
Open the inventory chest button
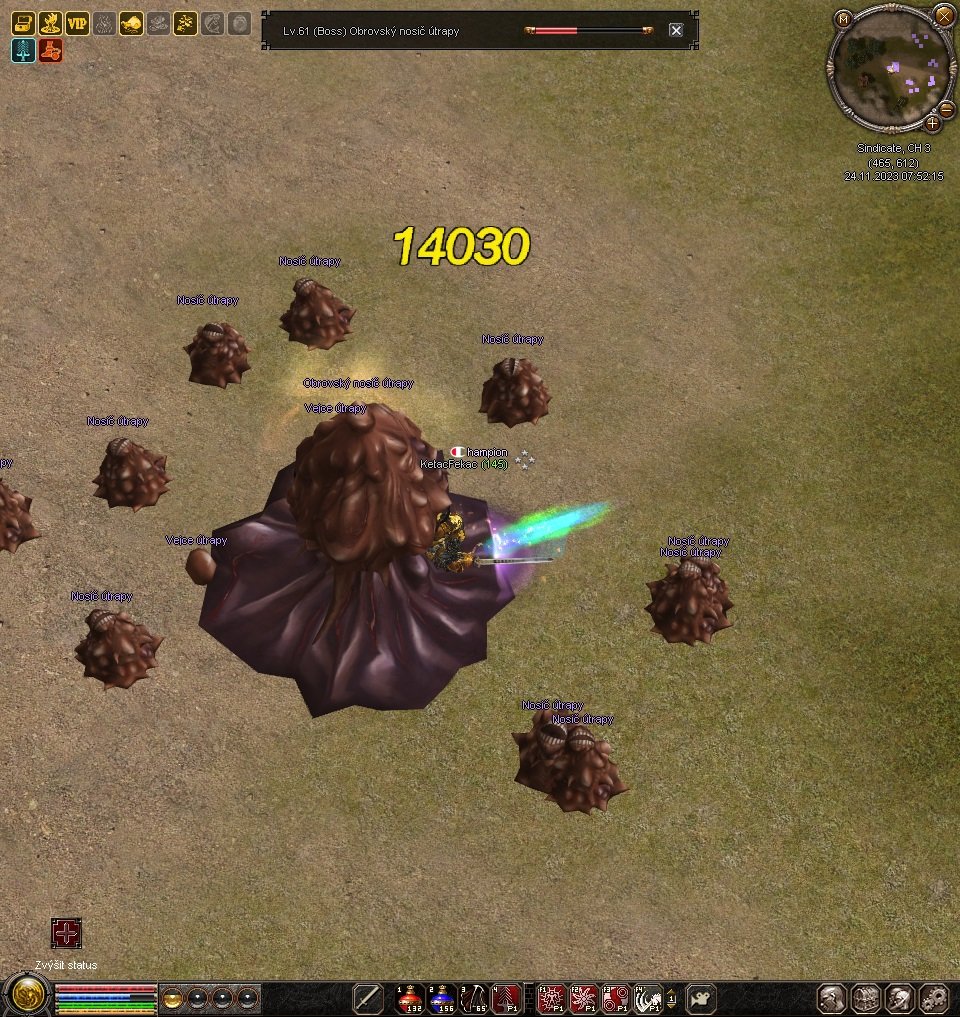[866, 998]
